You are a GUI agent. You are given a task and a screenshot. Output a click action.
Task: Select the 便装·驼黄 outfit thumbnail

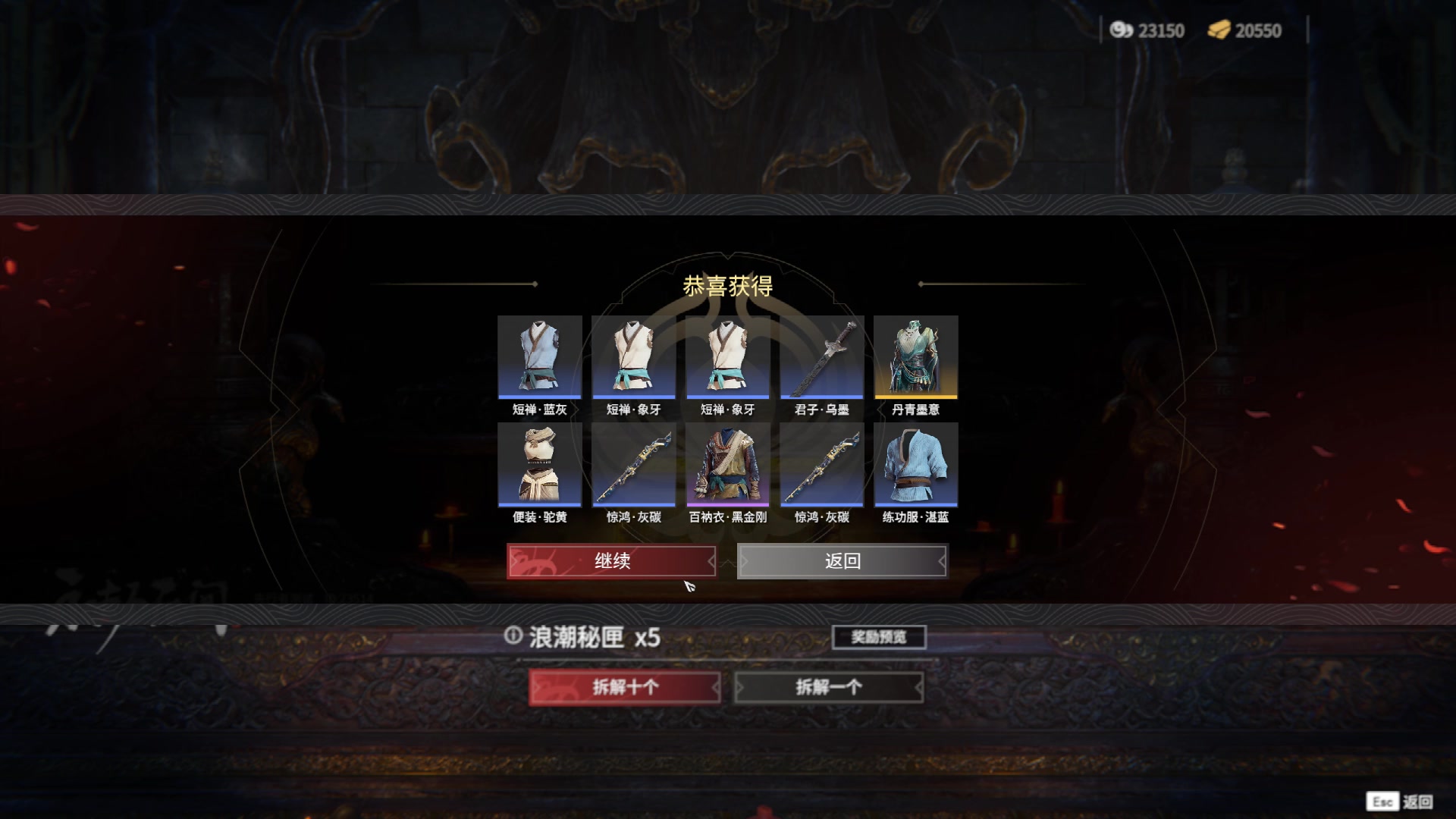[539, 464]
